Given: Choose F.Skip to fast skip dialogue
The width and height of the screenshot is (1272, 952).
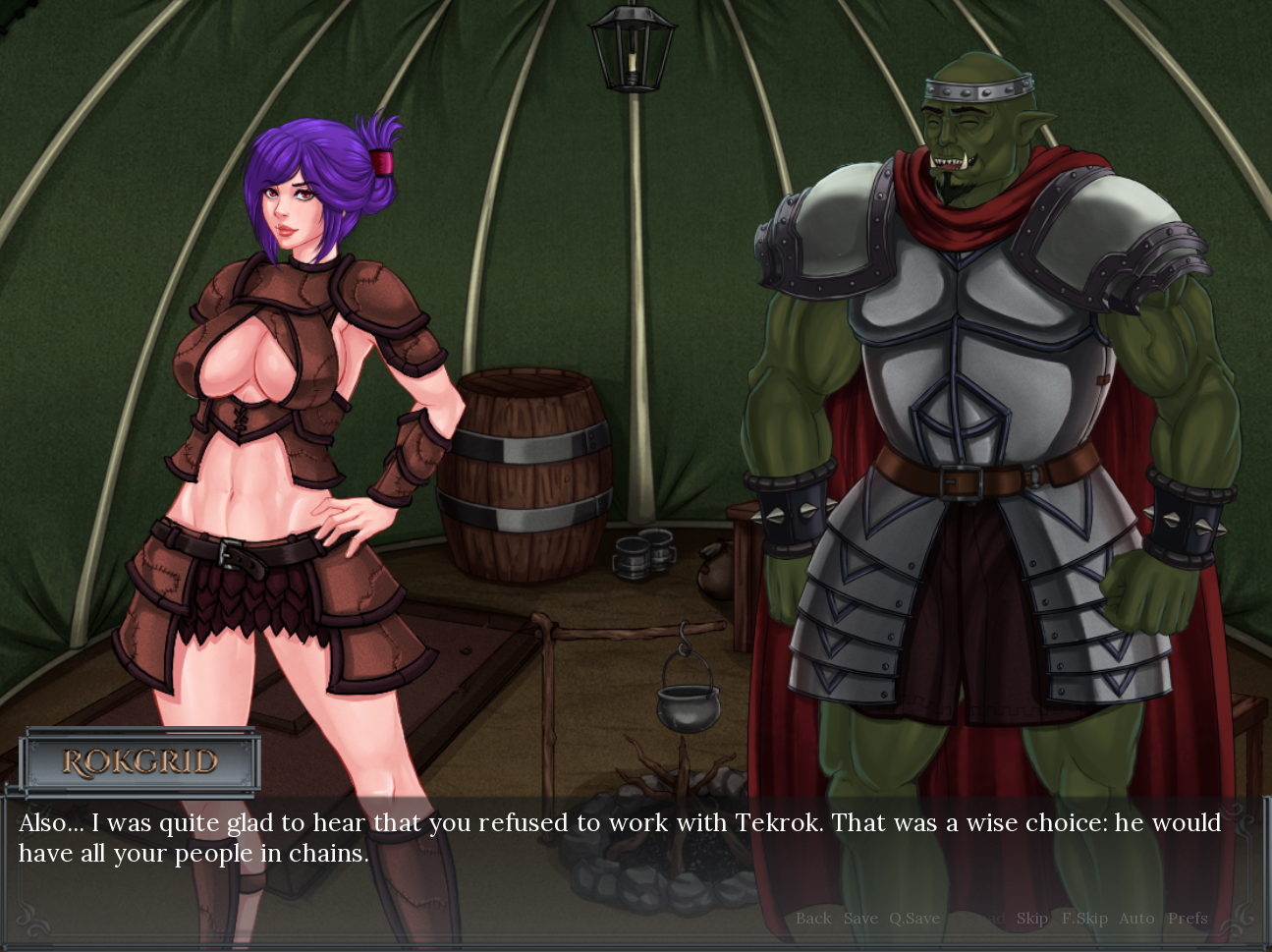Looking at the screenshot, I should point(1084,919).
